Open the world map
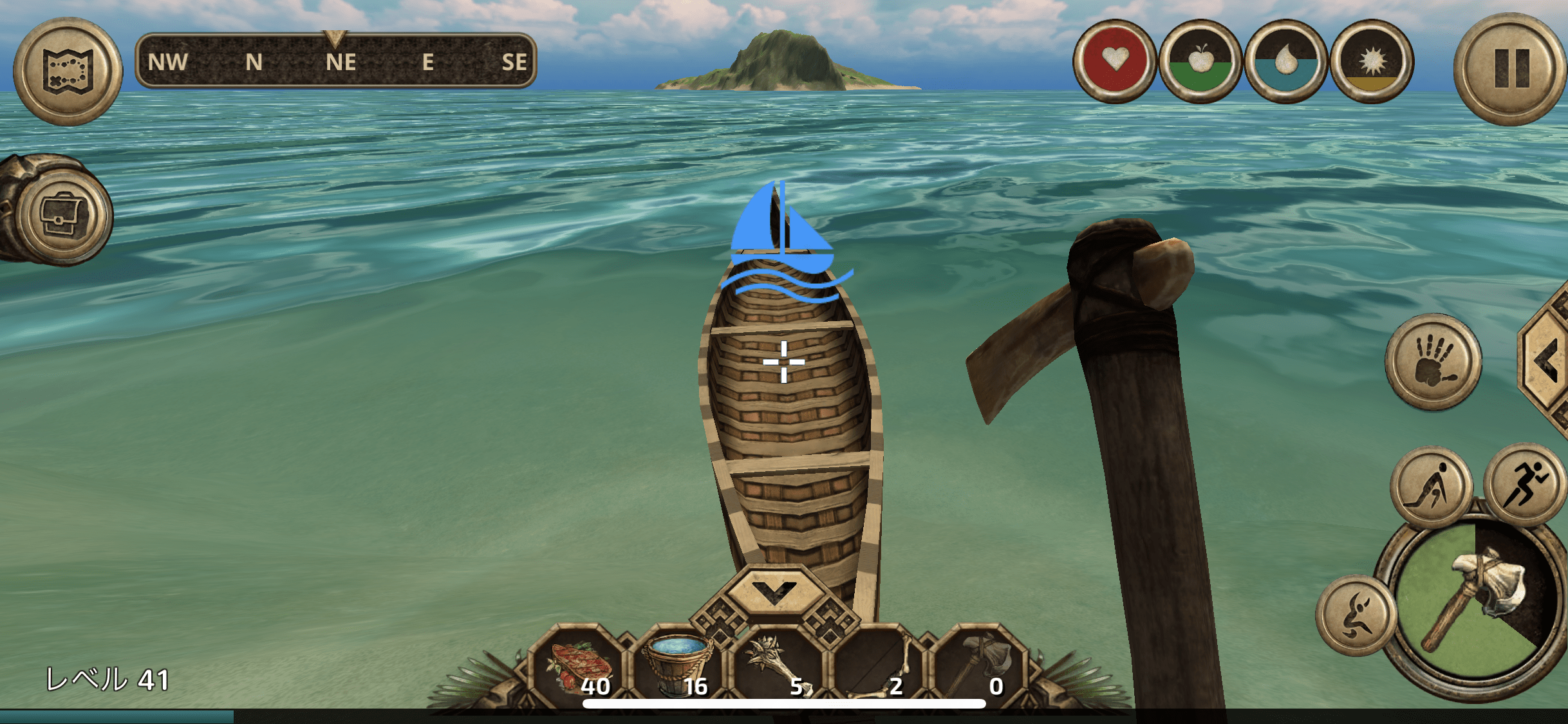The image size is (1568, 724). [x=68, y=71]
